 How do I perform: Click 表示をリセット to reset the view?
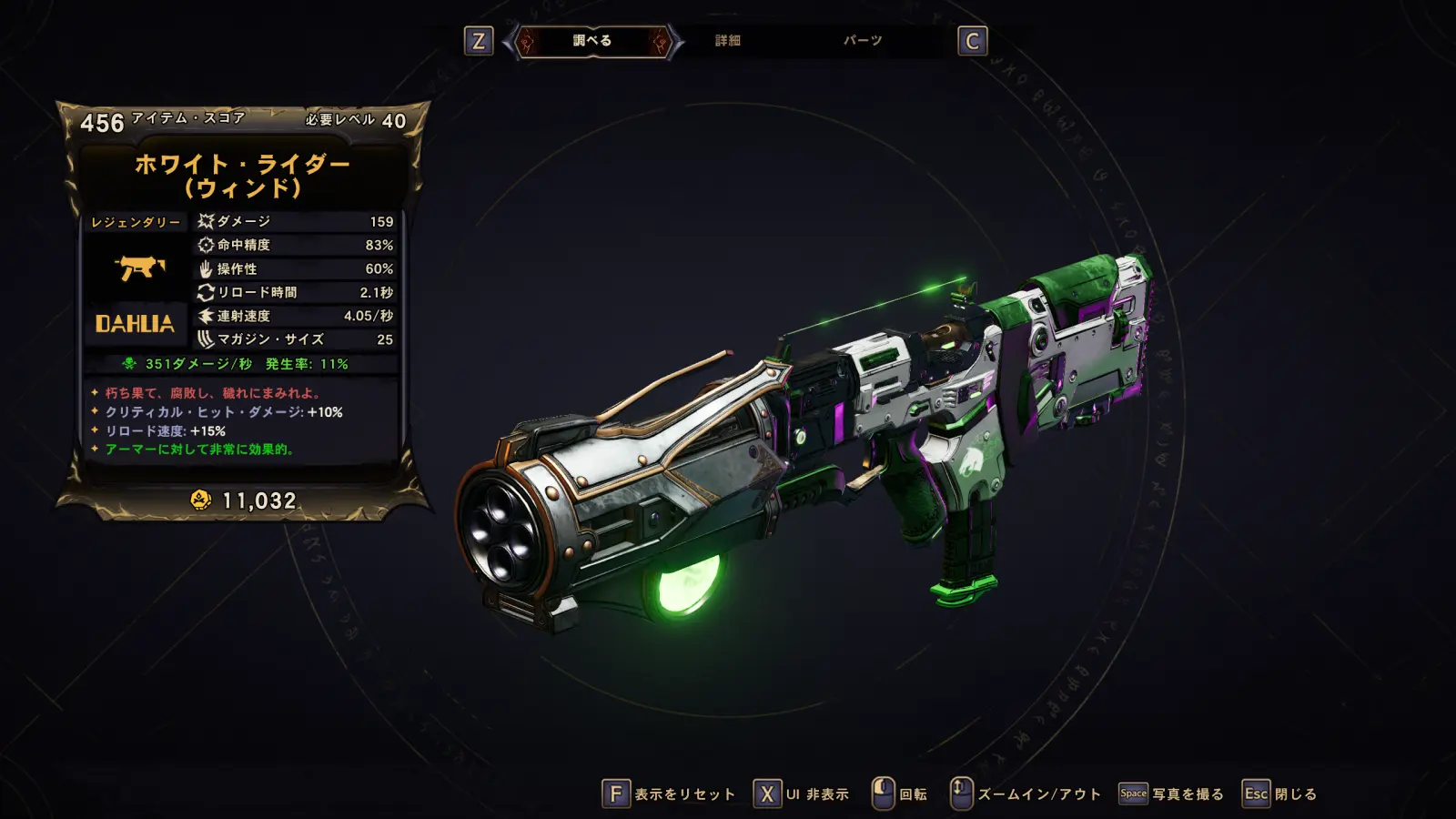pyautogui.click(x=670, y=794)
